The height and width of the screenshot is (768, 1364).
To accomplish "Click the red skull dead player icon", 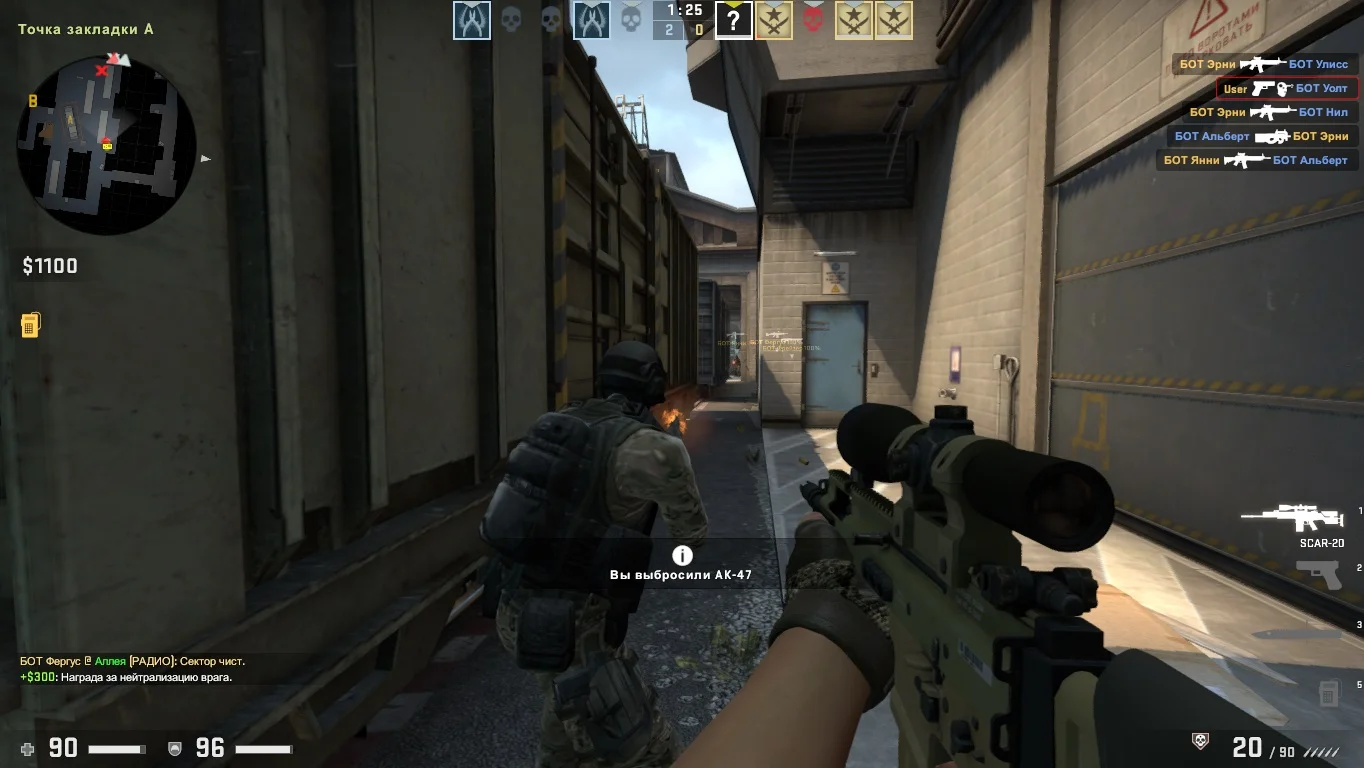I will [x=813, y=20].
